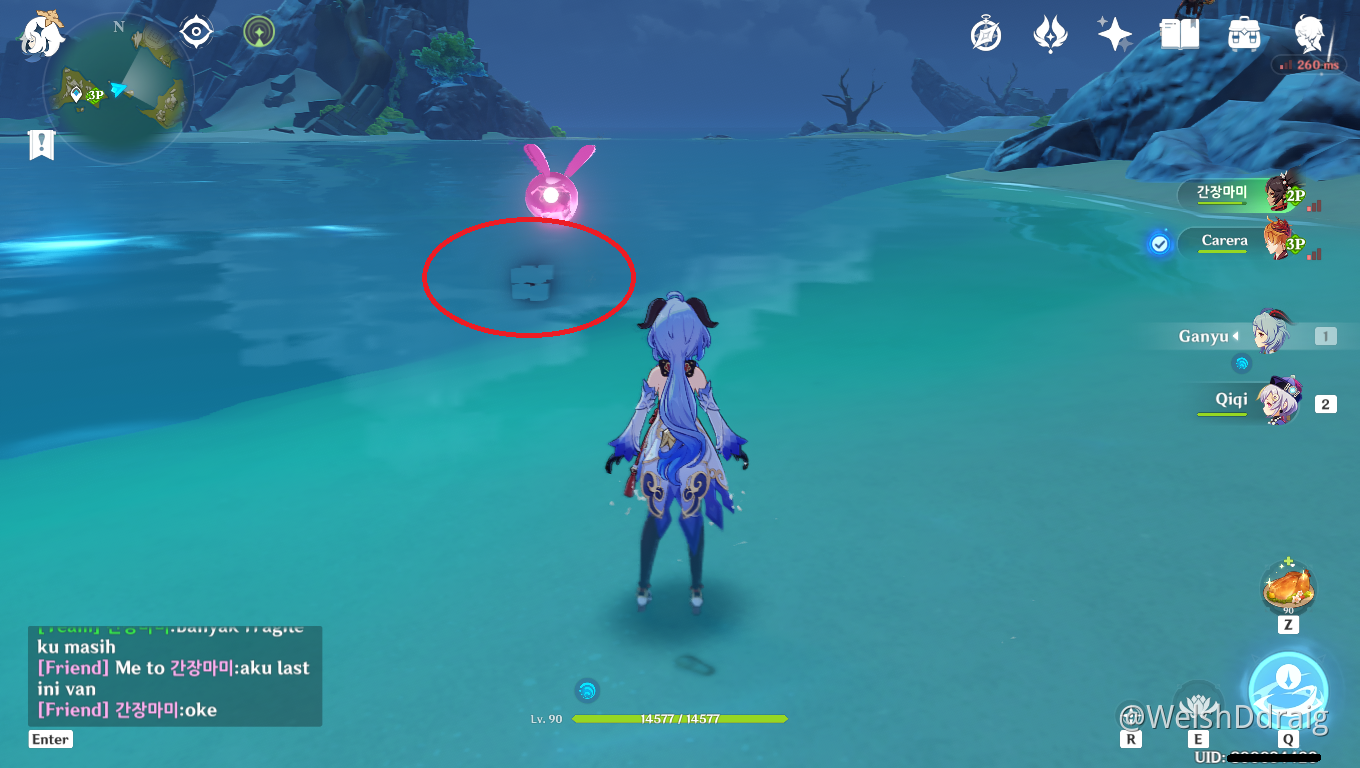The height and width of the screenshot is (768, 1360).
Task: Use the roasted chicken food shortcut
Action: [x=1288, y=587]
